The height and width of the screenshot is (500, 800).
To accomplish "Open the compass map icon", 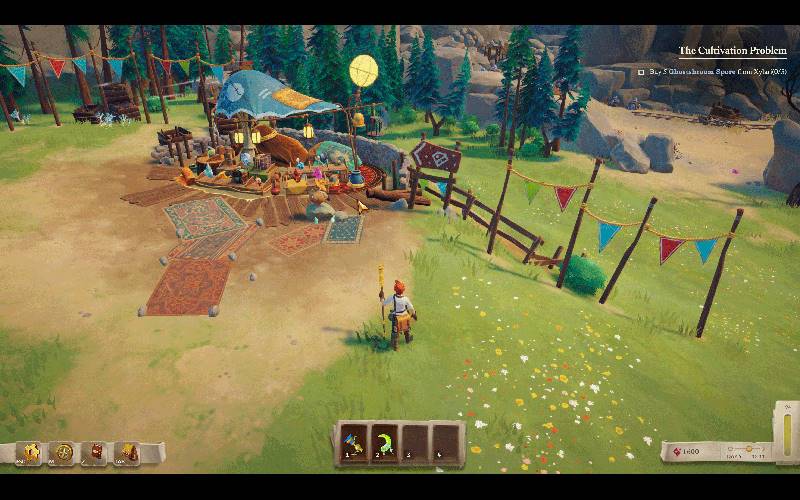I will pos(64,452).
